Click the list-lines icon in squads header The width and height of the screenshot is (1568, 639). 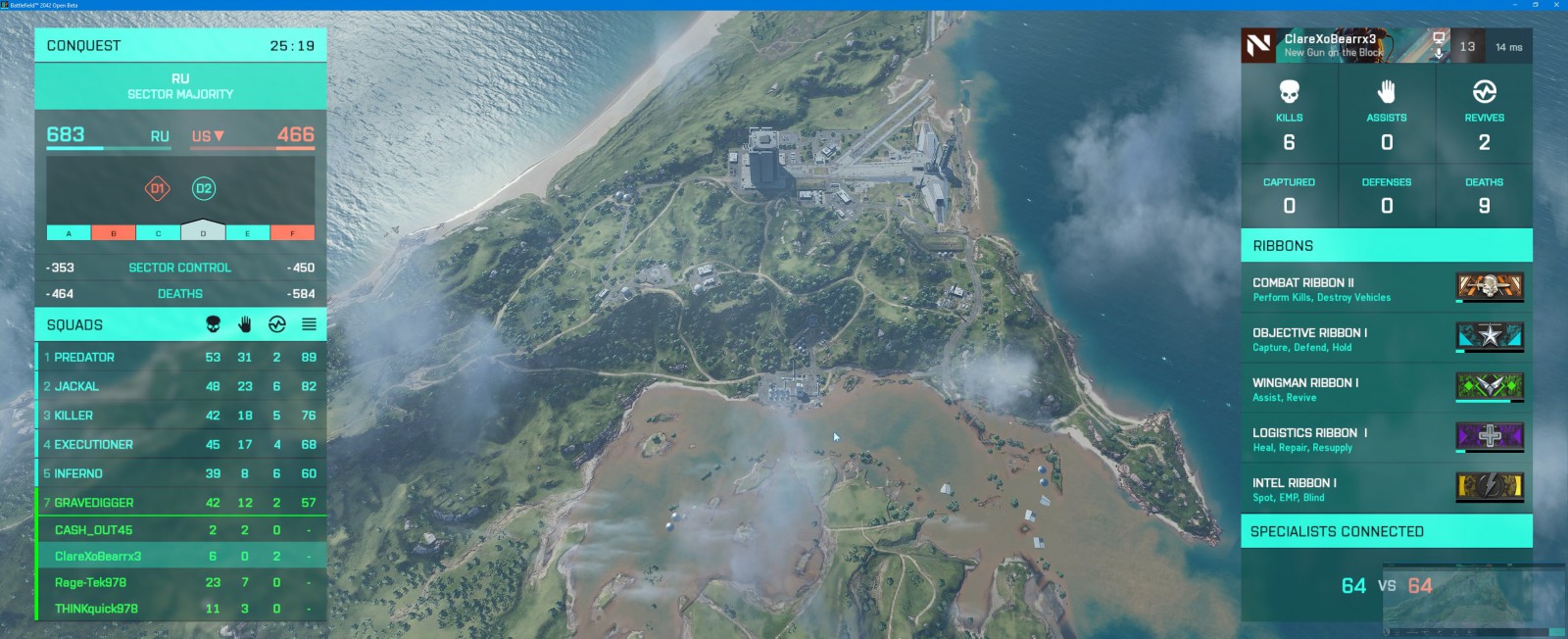[309, 324]
